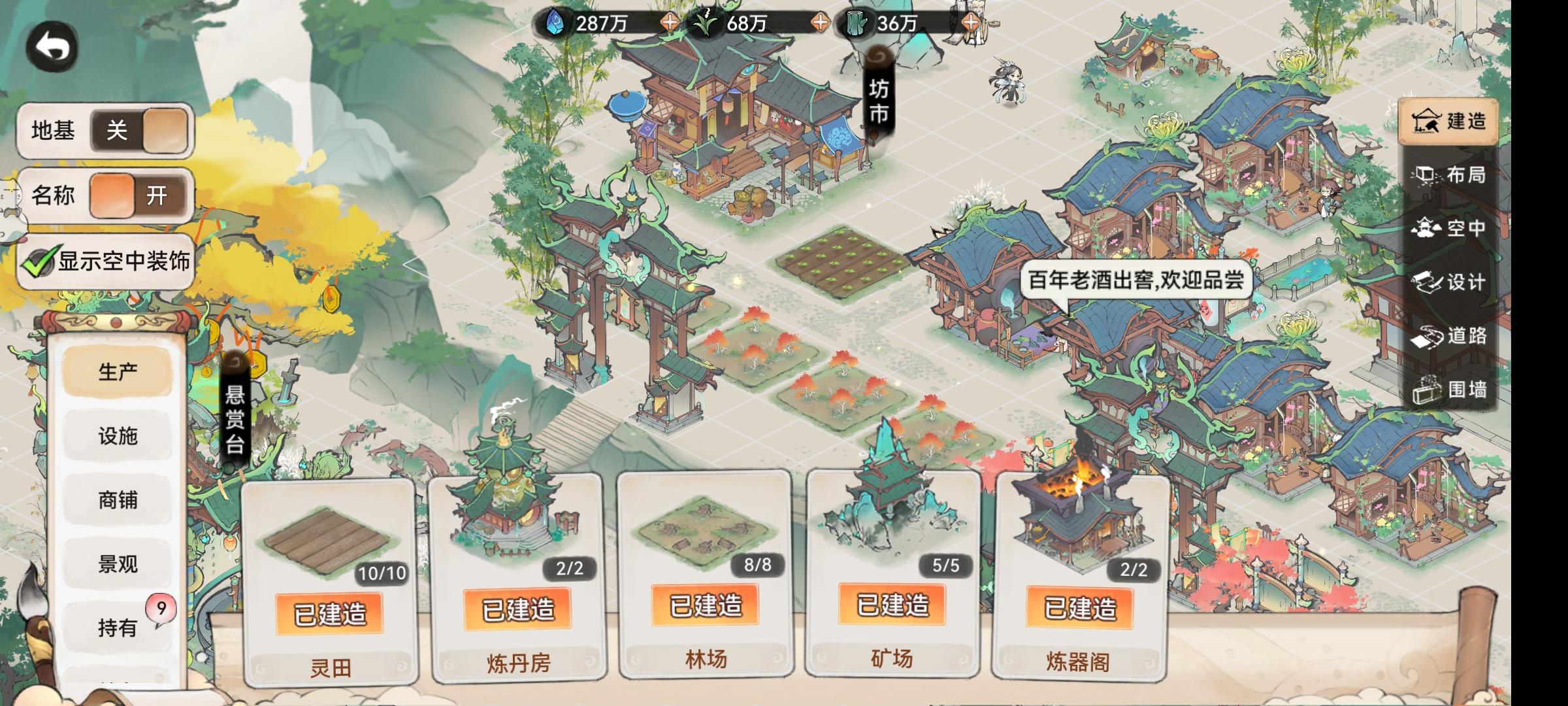Select the 布局 (Layout) tool
The image size is (1568, 706).
(1452, 175)
